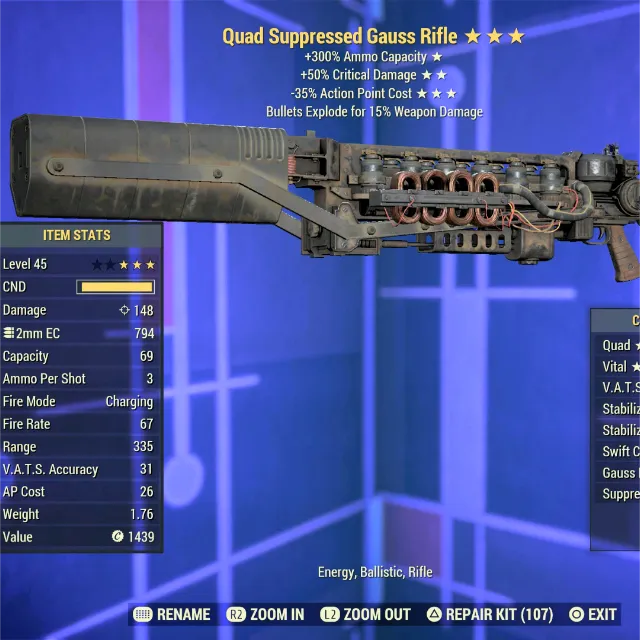Use the Repair Kit (107) option
The height and width of the screenshot is (640, 640).
coord(490,614)
